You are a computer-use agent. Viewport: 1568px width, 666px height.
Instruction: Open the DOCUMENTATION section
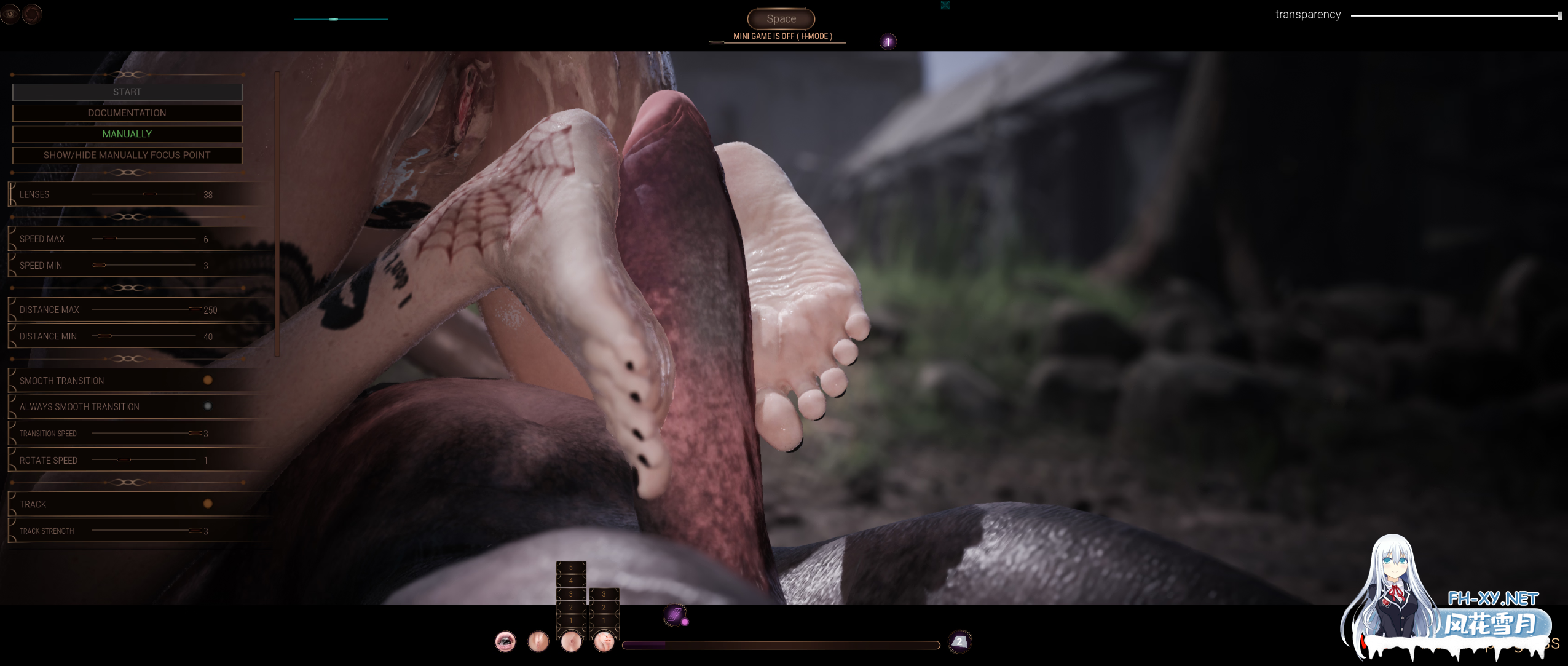click(x=127, y=113)
